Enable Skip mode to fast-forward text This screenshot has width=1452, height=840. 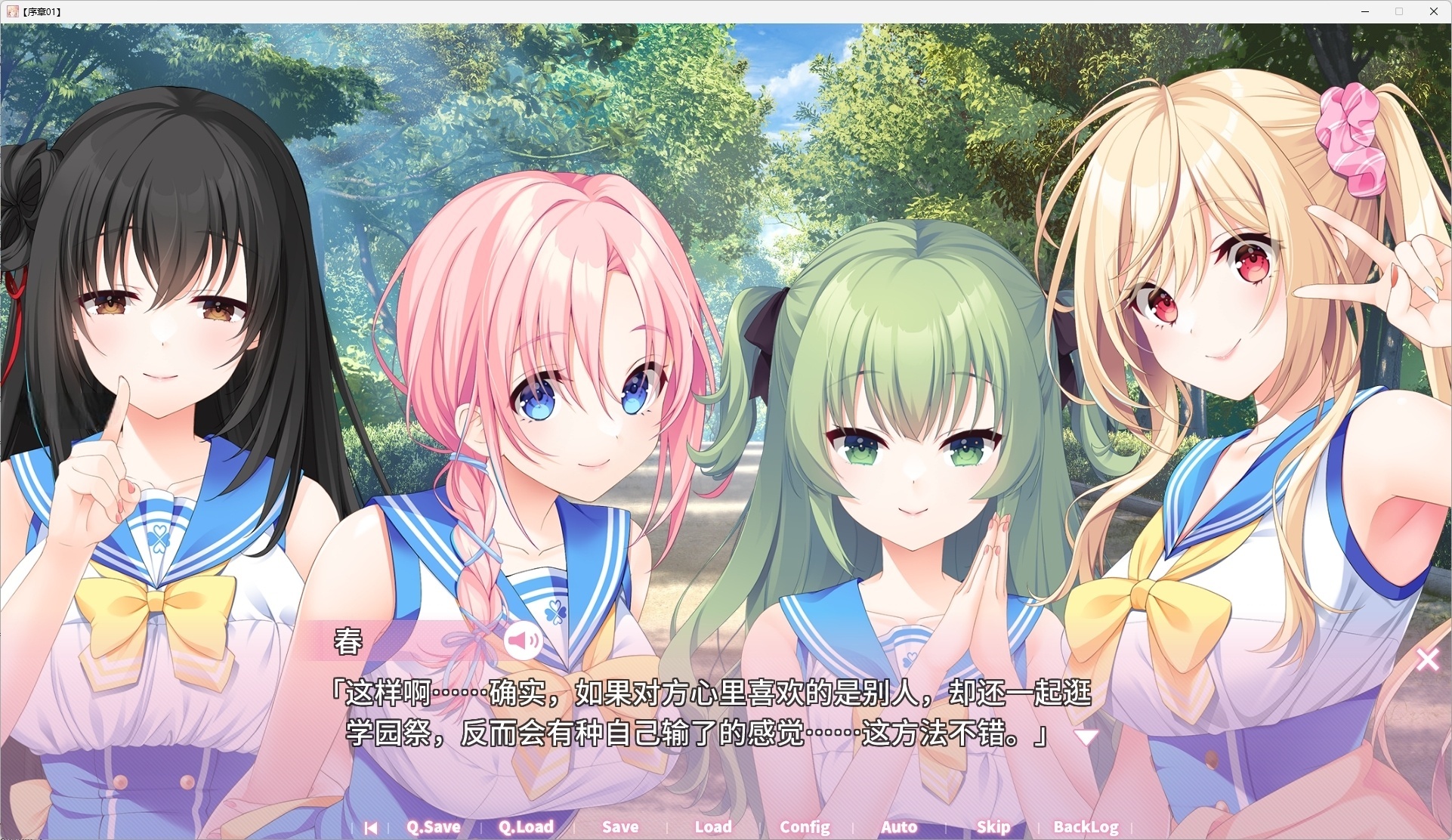(x=993, y=827)
